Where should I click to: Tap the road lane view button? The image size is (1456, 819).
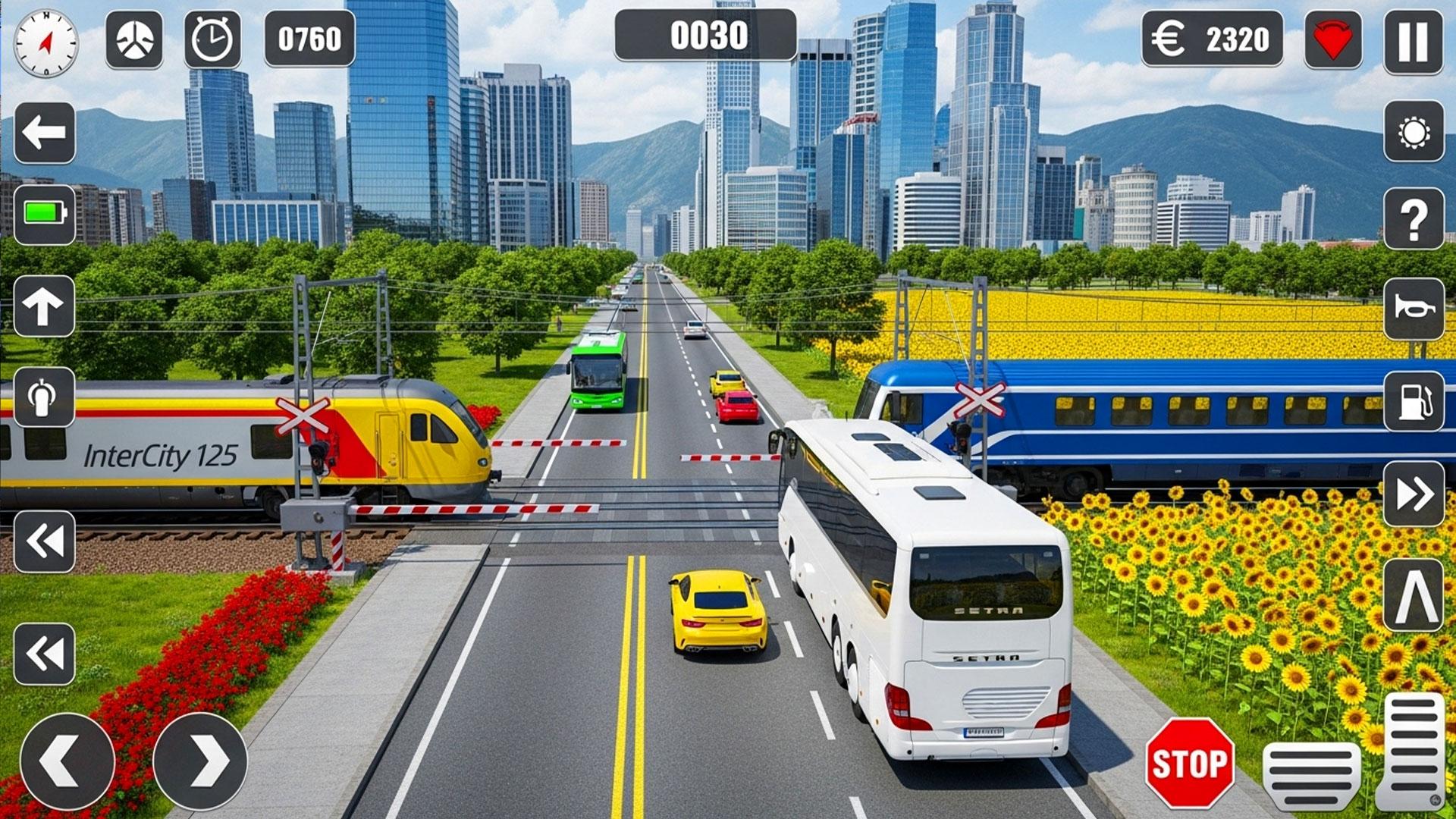[1414, 595]
